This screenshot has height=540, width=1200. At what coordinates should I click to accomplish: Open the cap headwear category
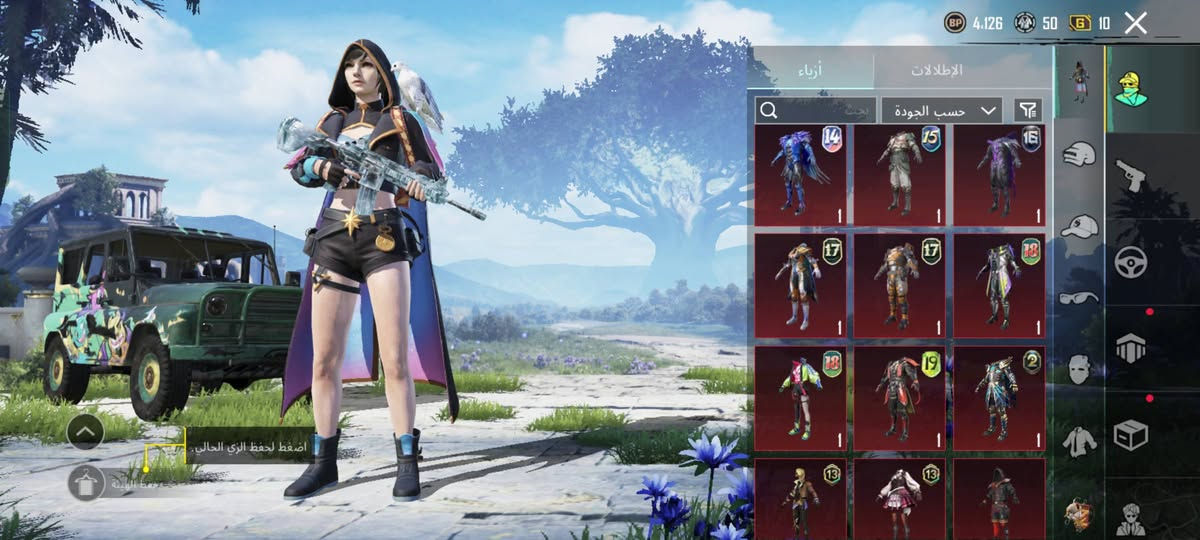pos(1078,227)
